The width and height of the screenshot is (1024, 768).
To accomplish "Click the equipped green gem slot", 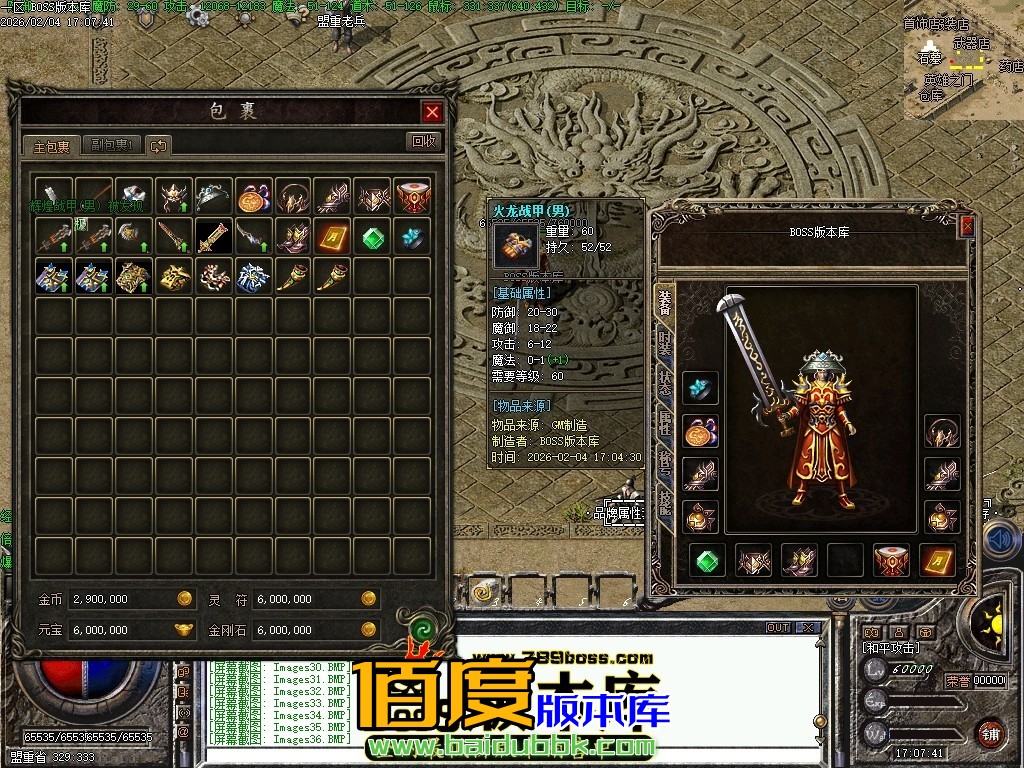I will click(x=709, y=561).
